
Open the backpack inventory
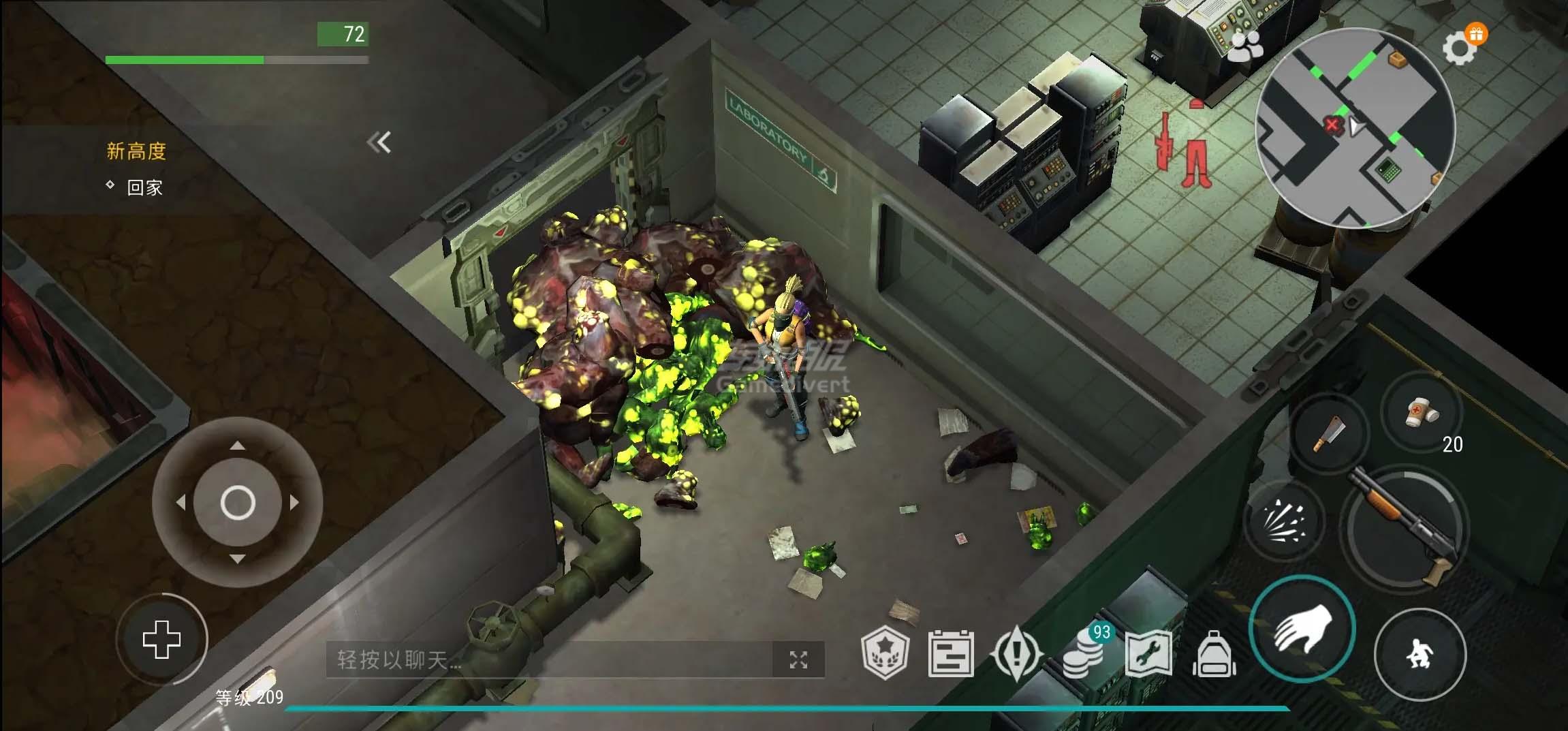pos(1214,654)
